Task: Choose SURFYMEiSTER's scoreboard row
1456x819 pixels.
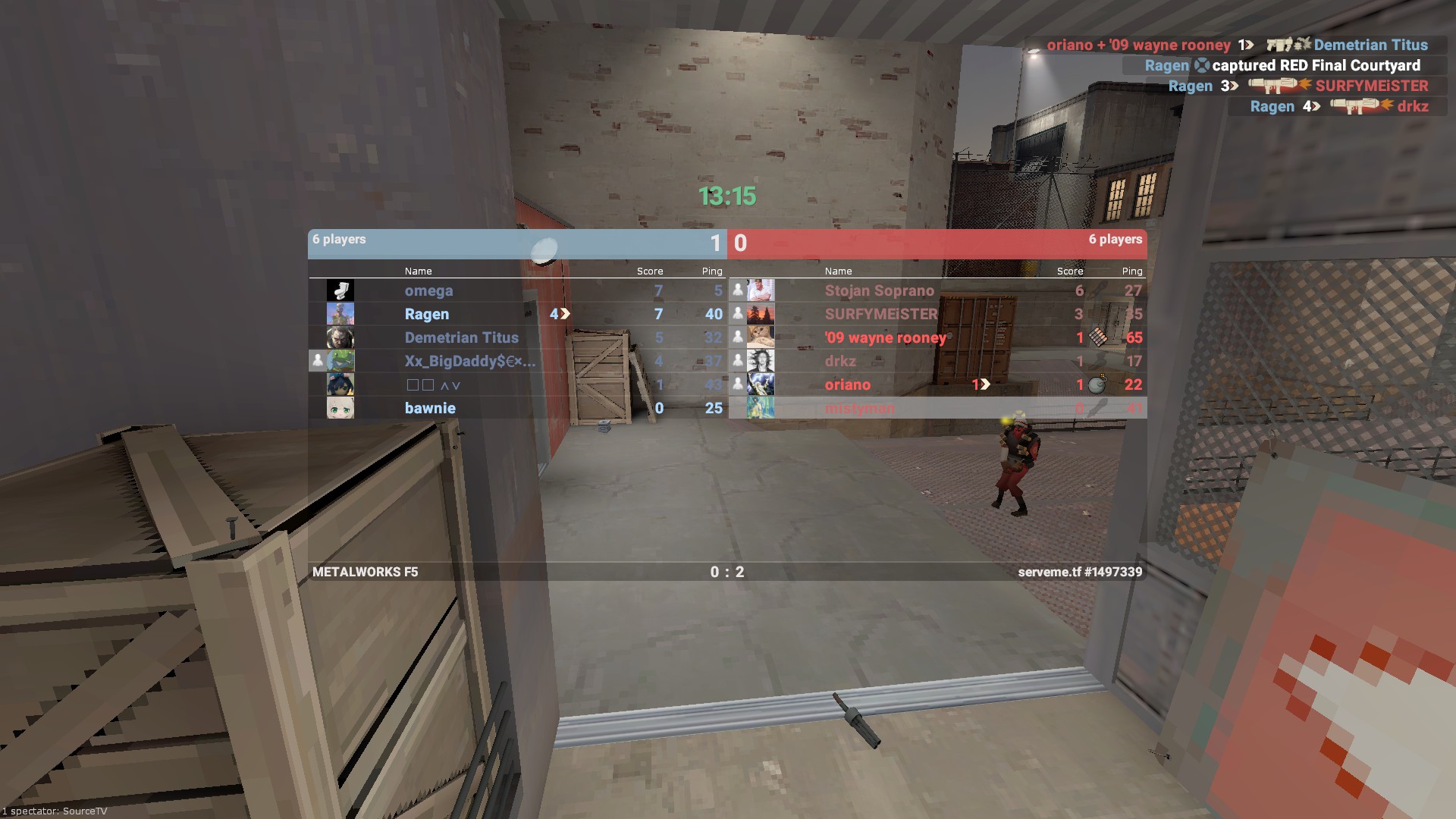Action: (881, 314)
